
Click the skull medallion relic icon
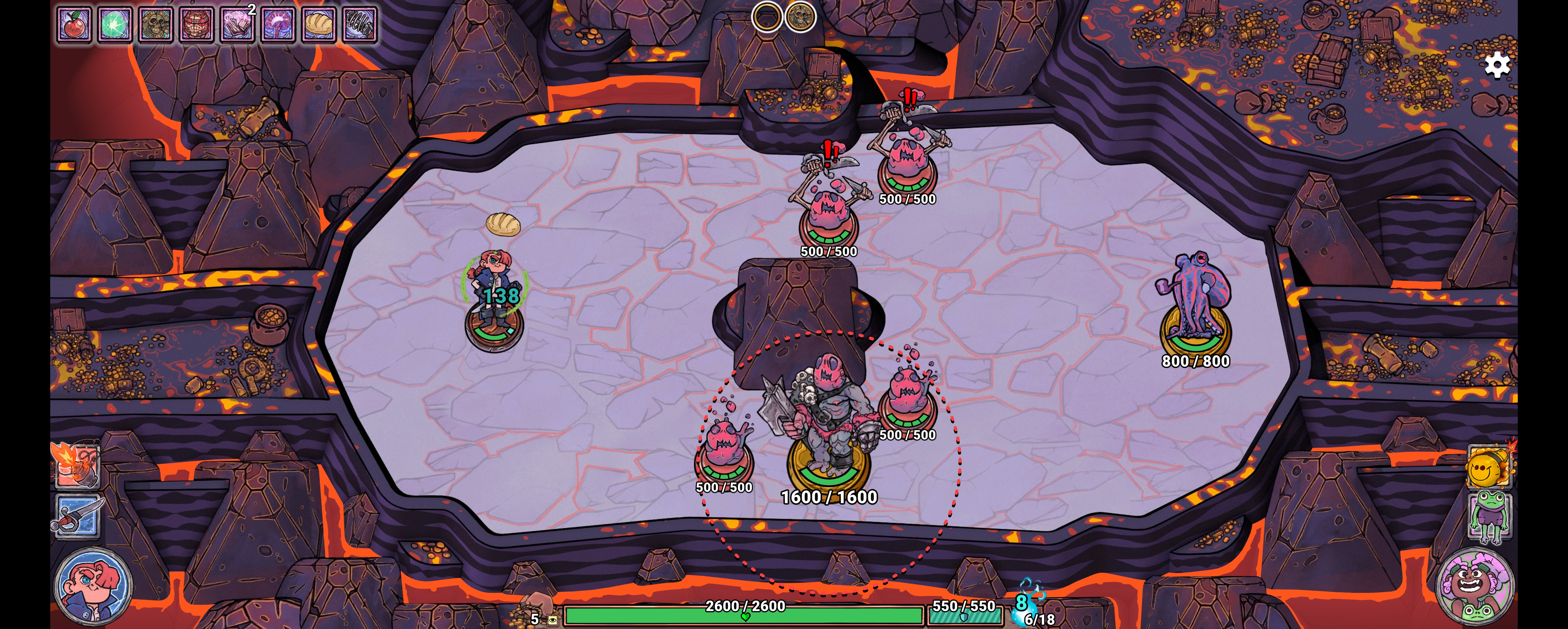pos(156,25)
